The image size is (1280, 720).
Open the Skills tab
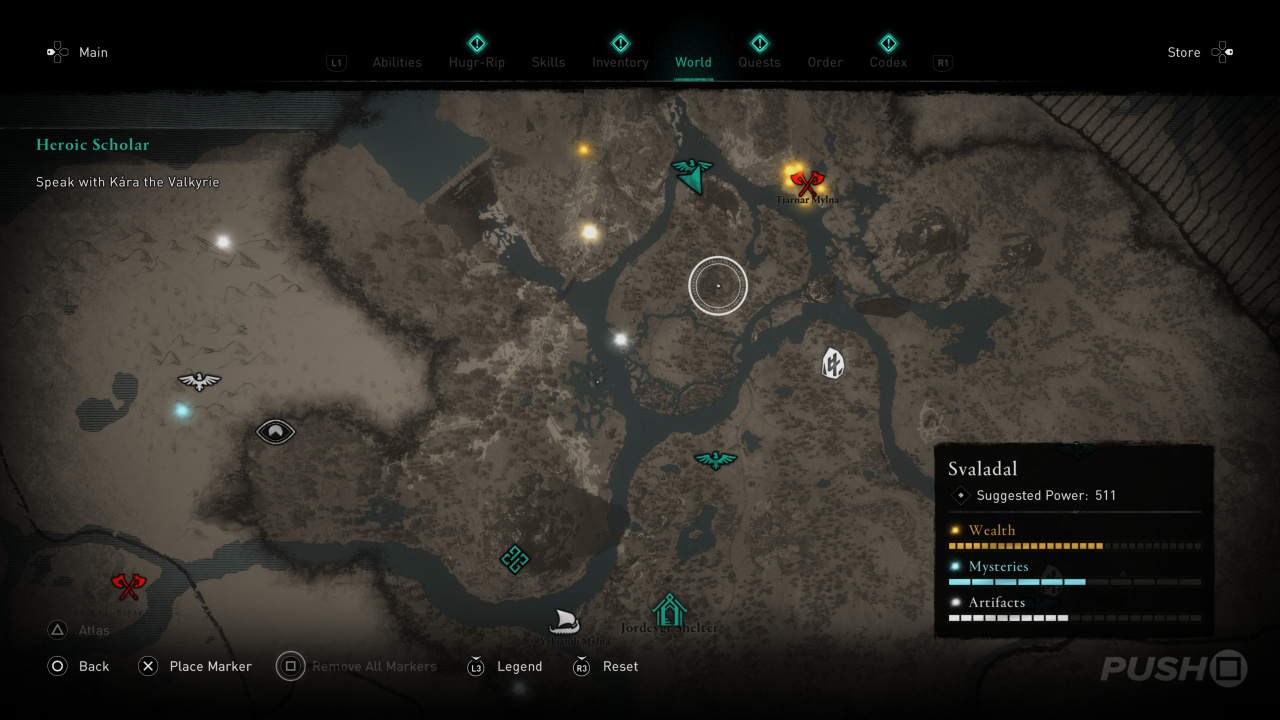pos(548,62)
